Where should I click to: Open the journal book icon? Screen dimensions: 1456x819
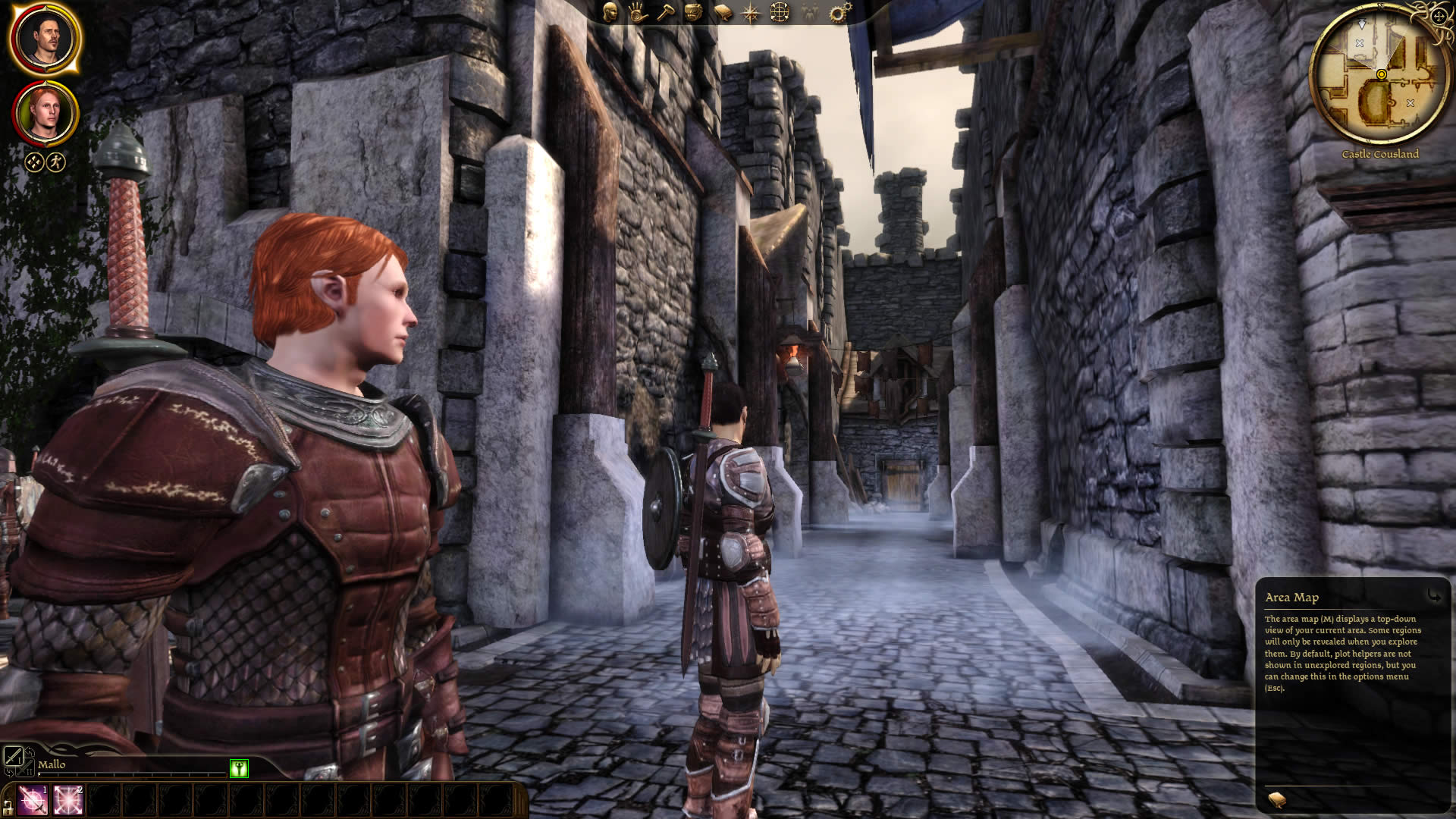point(722,13)
